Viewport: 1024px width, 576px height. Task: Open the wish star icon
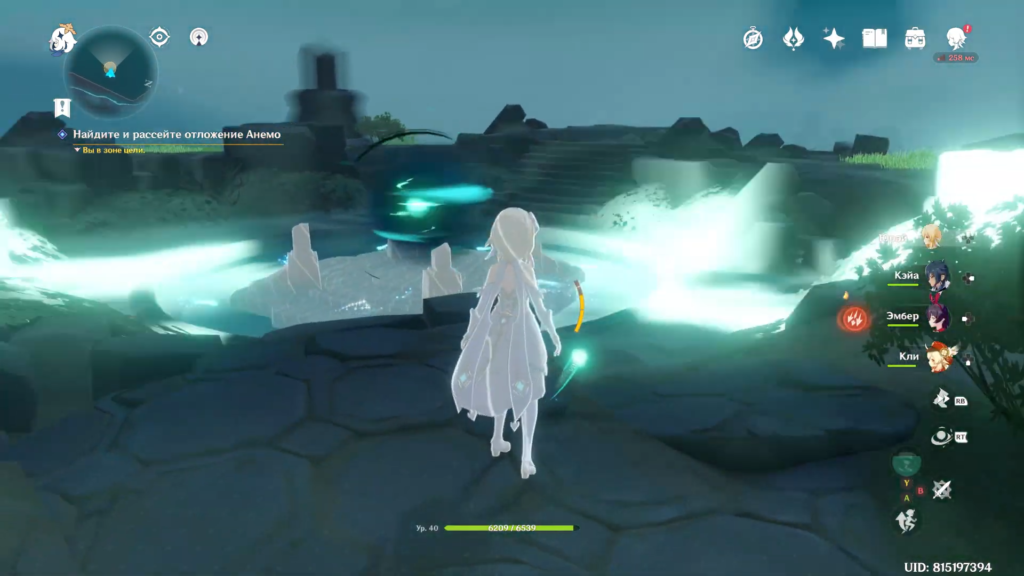pyautogui.click(x=833, y=38)
